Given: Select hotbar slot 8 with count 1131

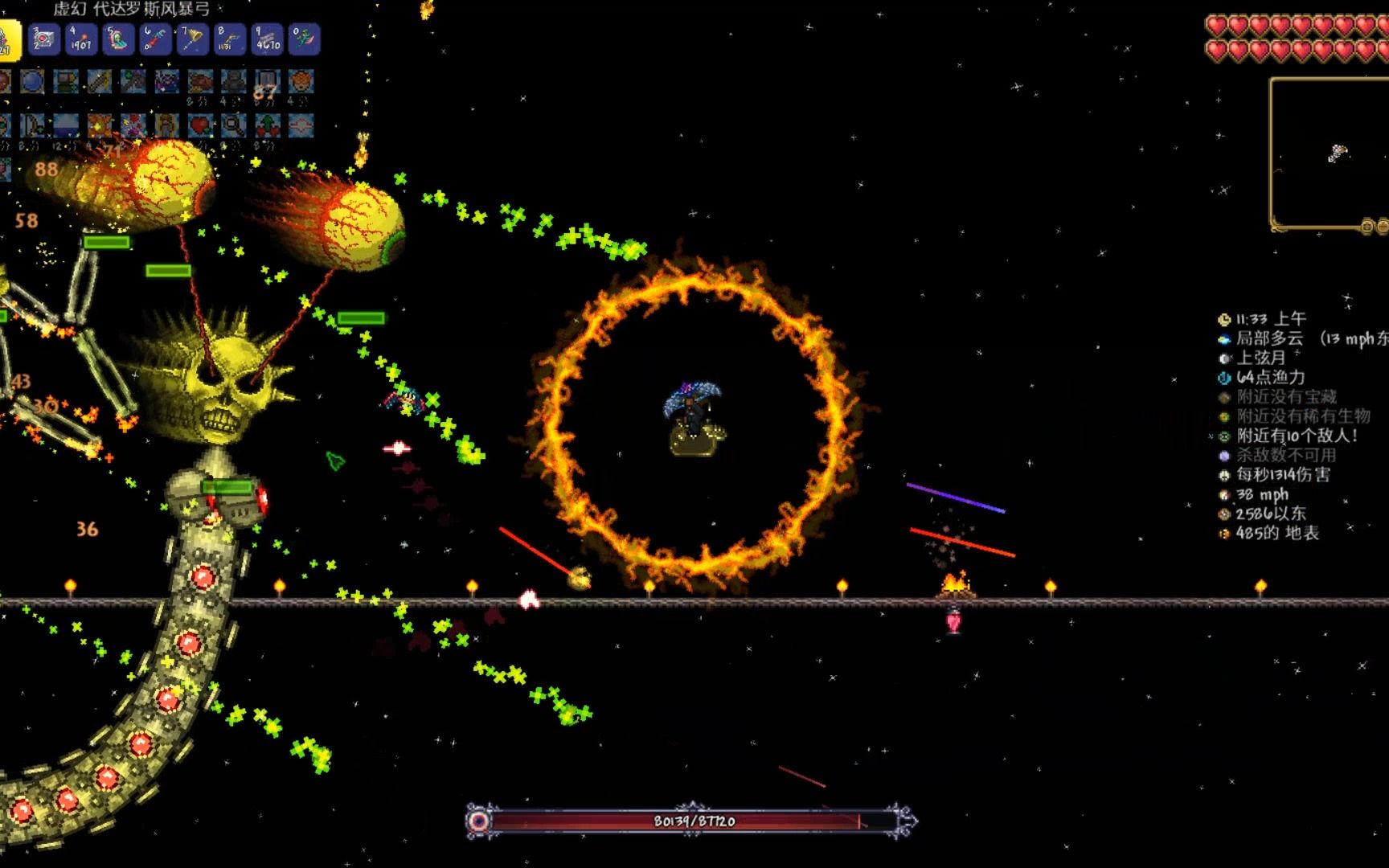Looking at the screenshot, I should [x=230, y=39].
